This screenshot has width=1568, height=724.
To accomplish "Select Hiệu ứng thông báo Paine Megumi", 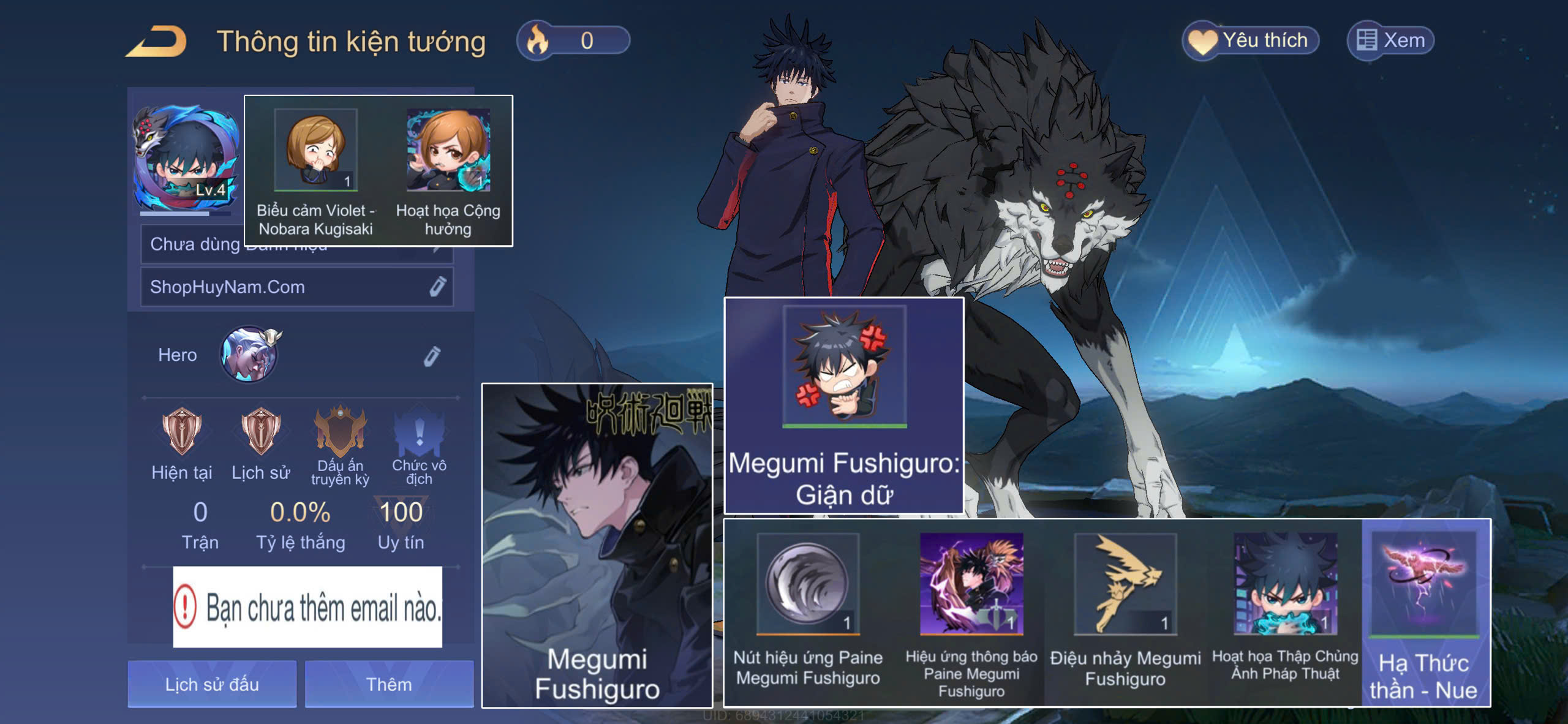I will tap(971, 584).
